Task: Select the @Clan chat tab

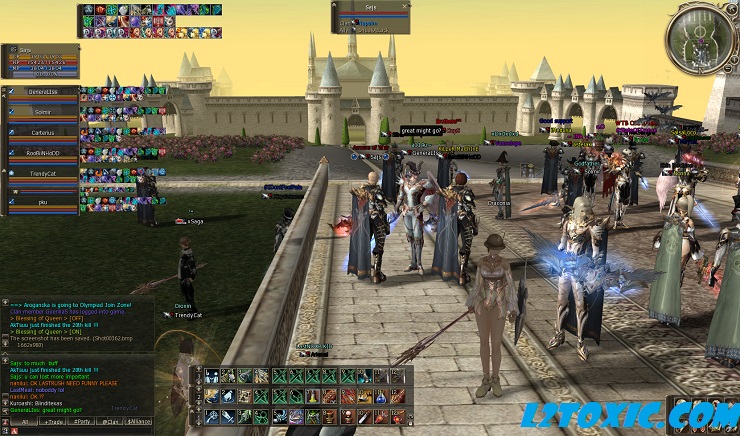Action: tap(110, 422)
